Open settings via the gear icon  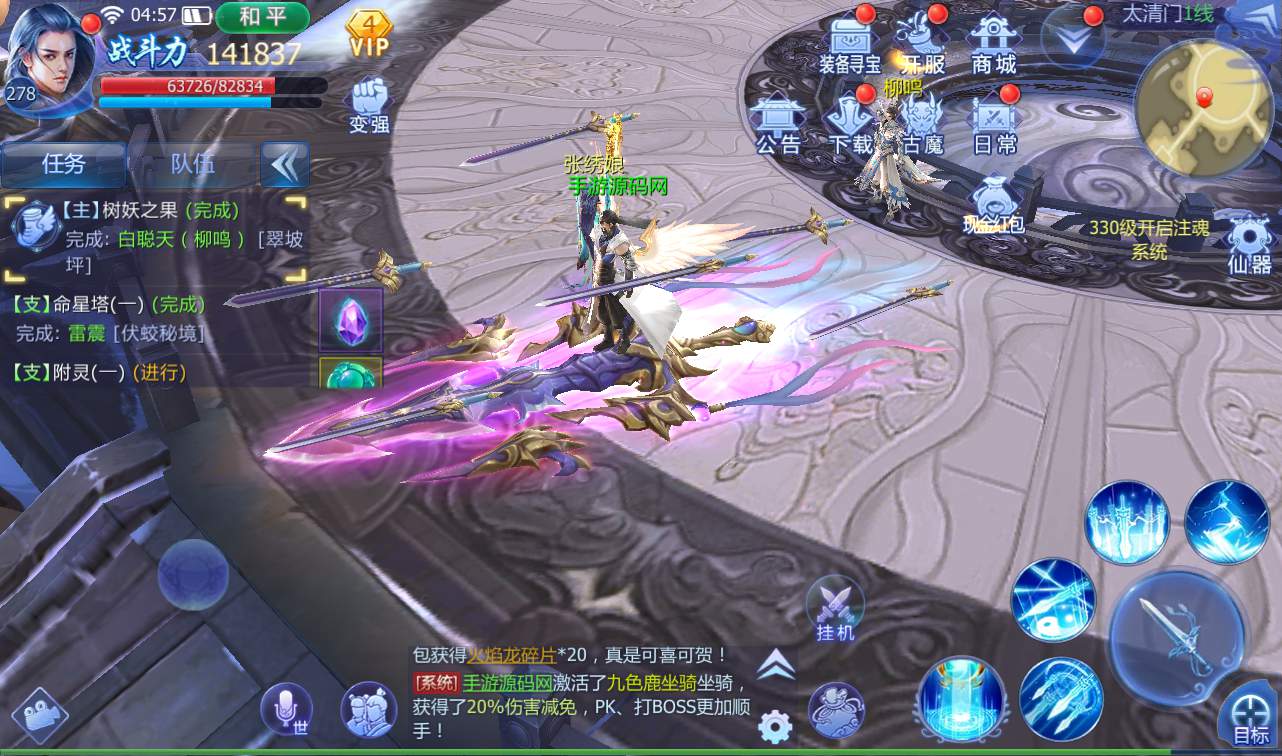(775, 726)
